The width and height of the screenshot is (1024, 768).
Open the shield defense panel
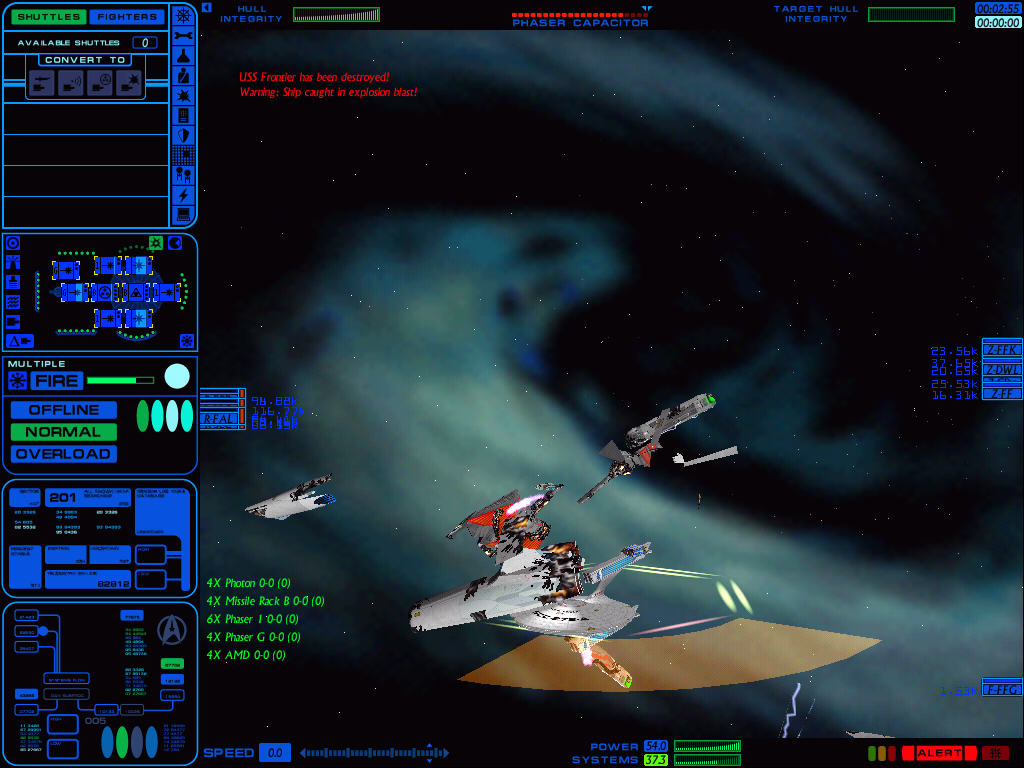coord(184,135)
